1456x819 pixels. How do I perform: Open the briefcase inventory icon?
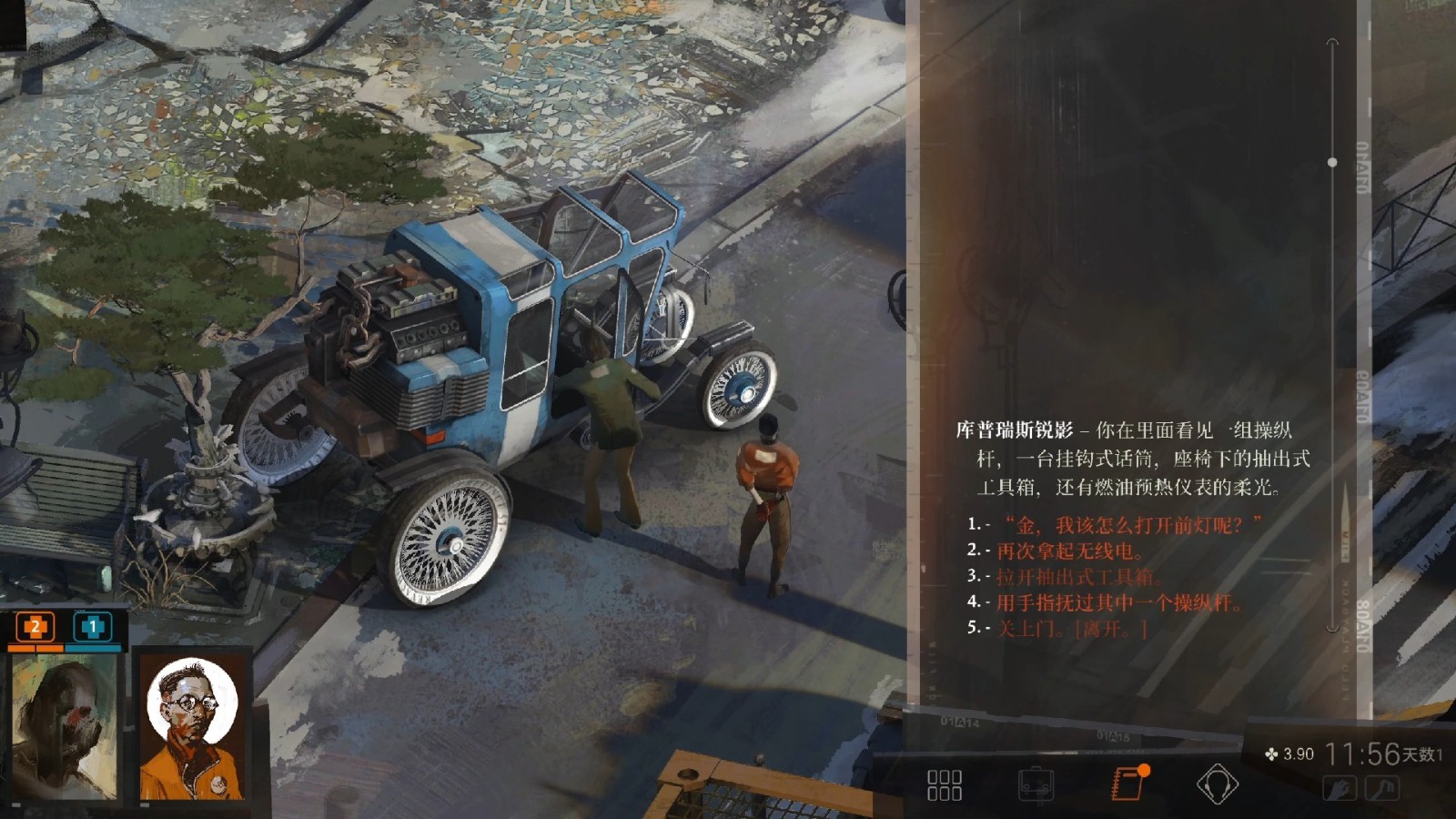pos(1036,784)
